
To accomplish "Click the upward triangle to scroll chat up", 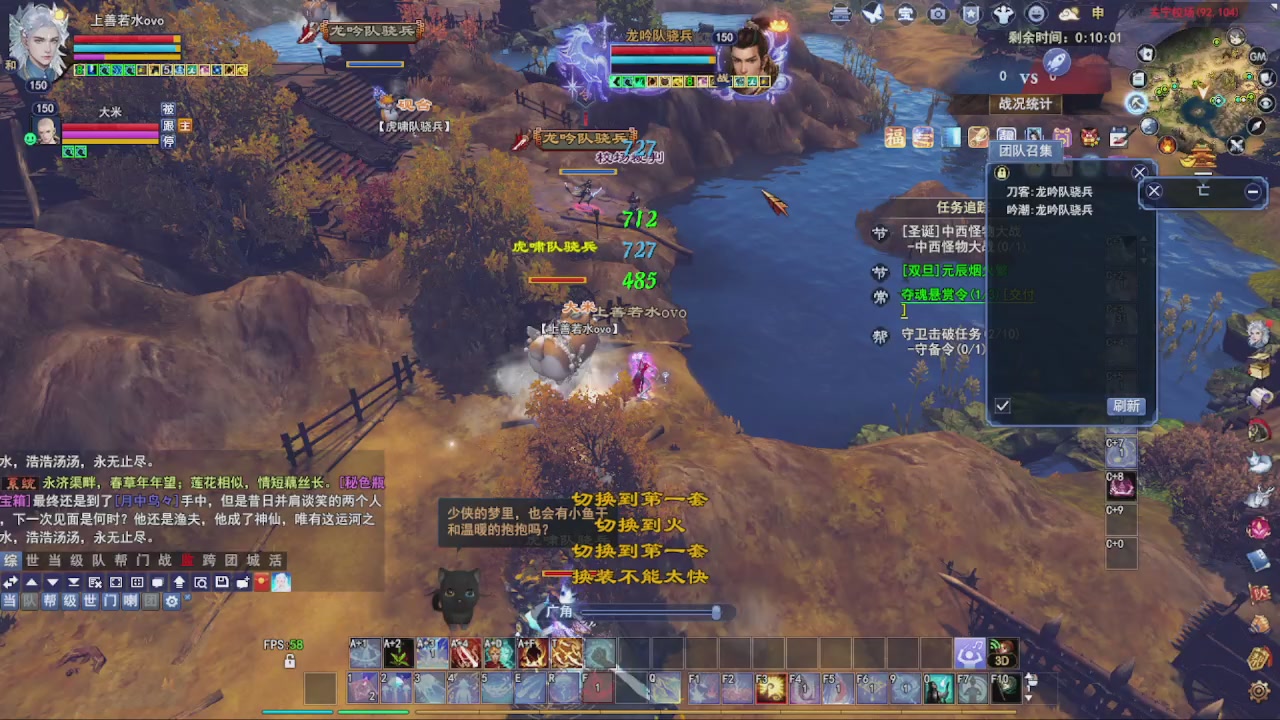I will (x=31, y=582).
